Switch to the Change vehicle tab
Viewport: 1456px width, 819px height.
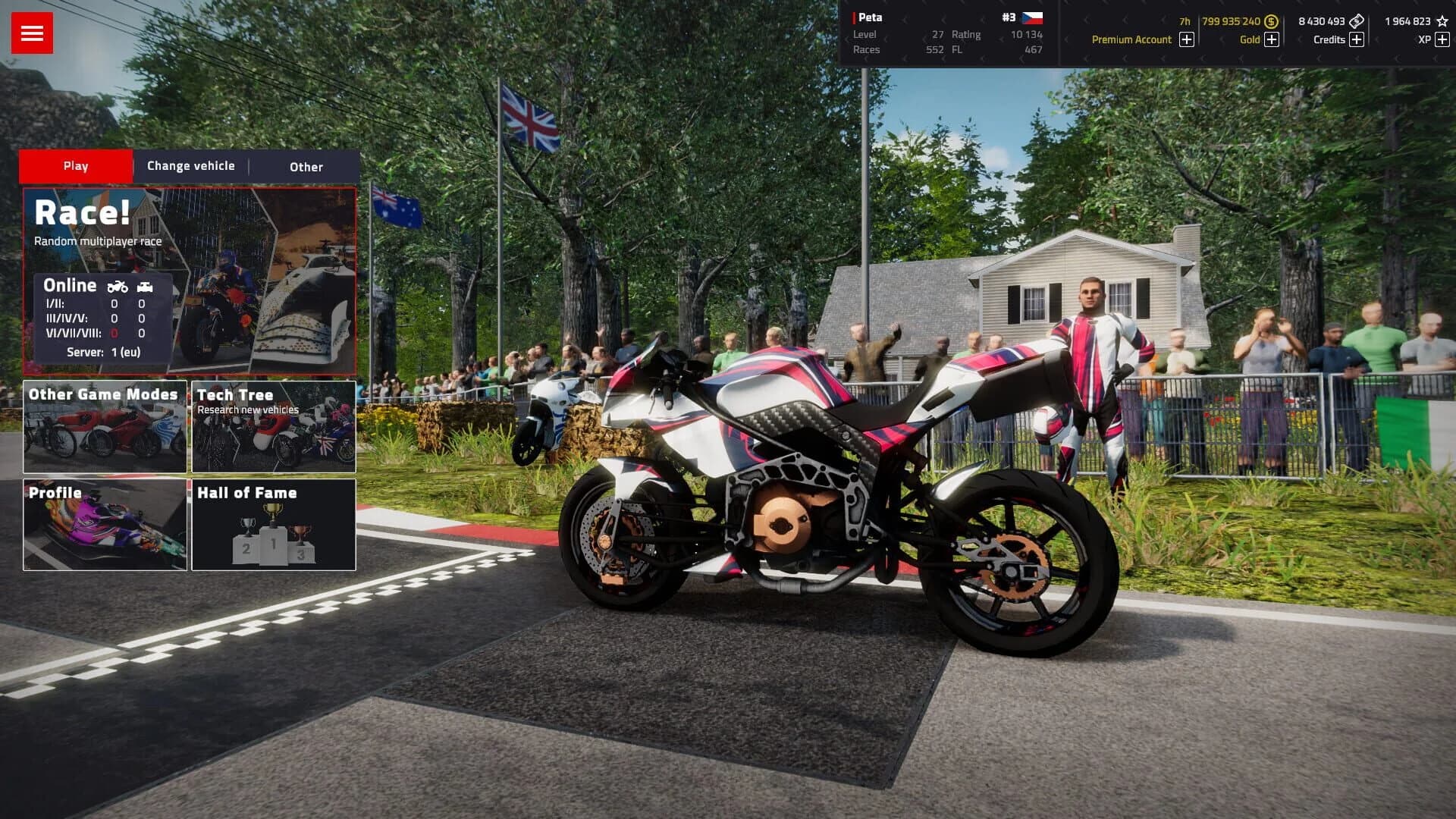point(190,165)
